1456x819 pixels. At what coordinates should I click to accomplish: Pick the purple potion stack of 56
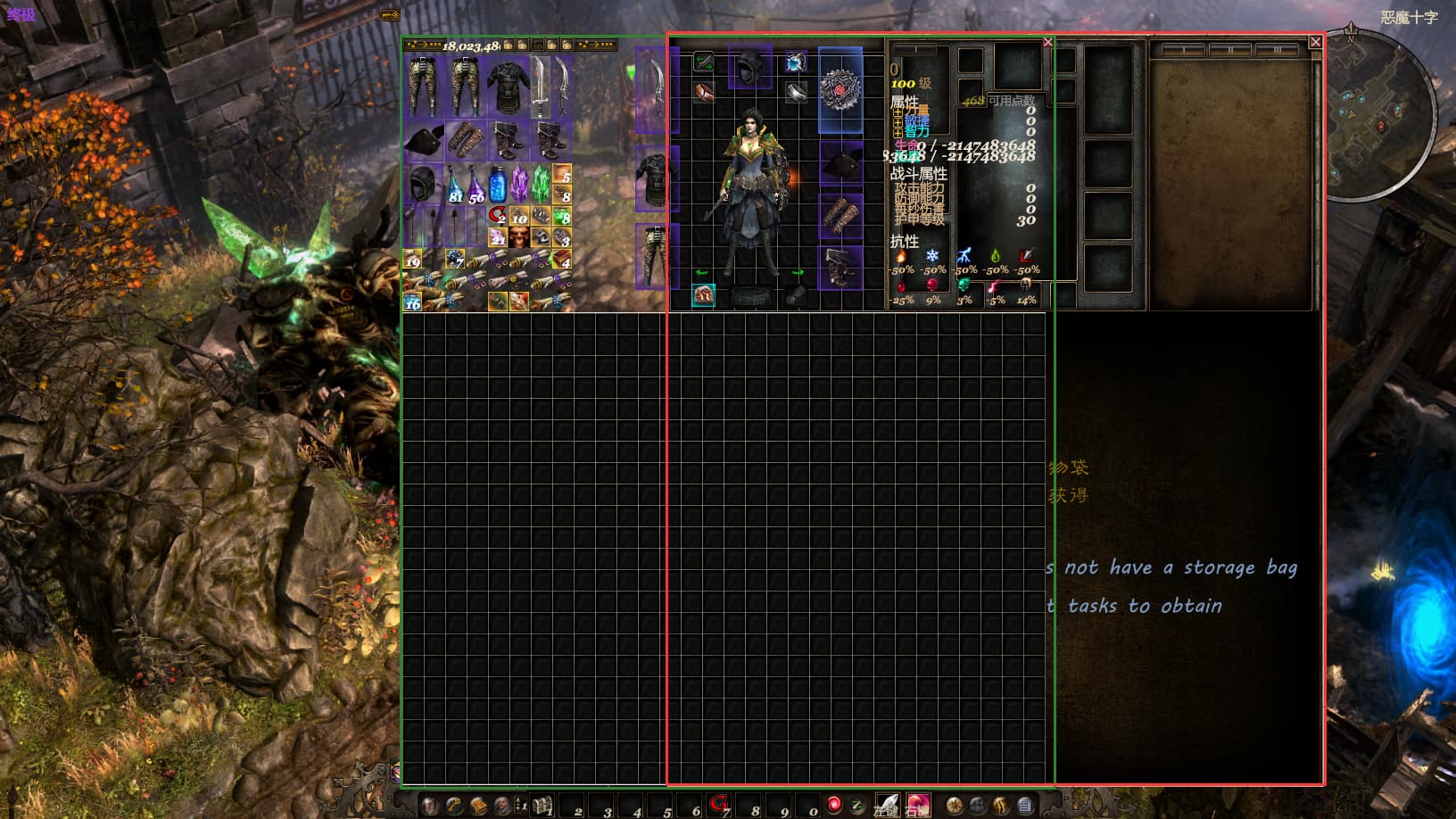pyautogui.click(x=476, y=185)
